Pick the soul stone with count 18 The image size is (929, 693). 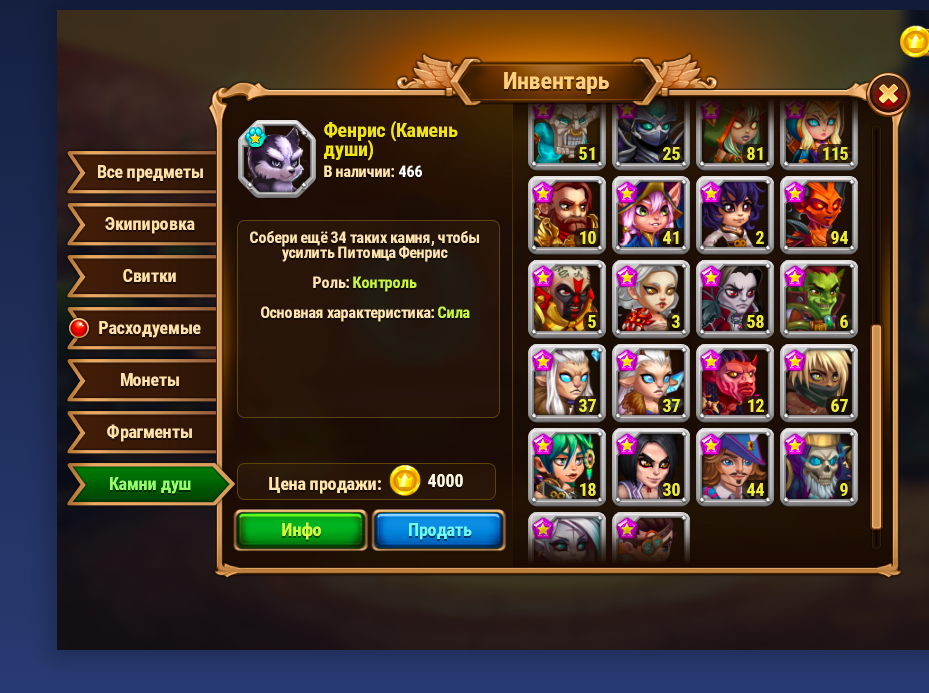click(567, 466)
